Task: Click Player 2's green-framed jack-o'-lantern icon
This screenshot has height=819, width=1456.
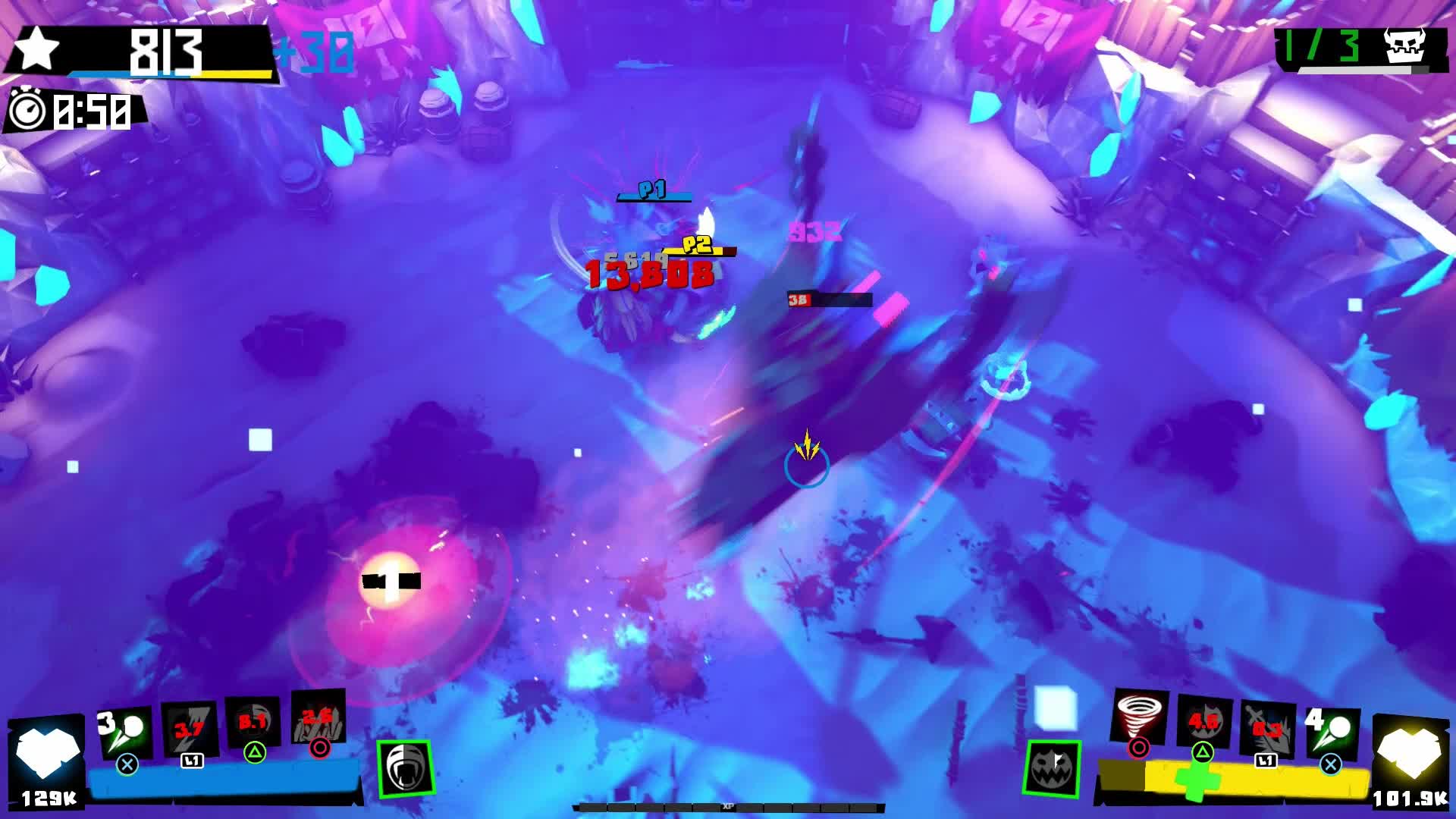Action: pyautogui.click(x=1052, y=767)
